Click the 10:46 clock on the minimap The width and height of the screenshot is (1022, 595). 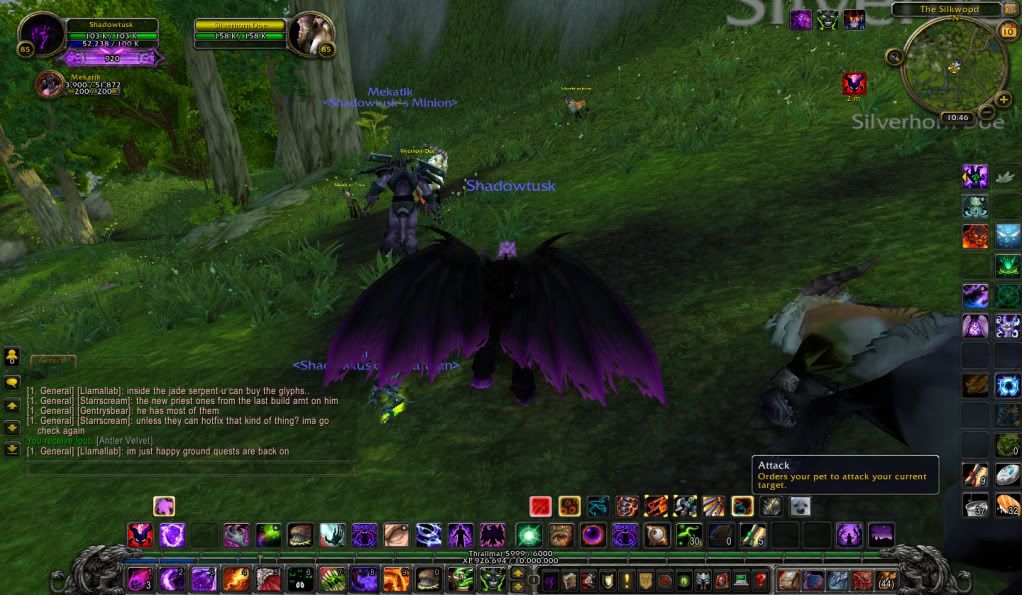(957, 117)
